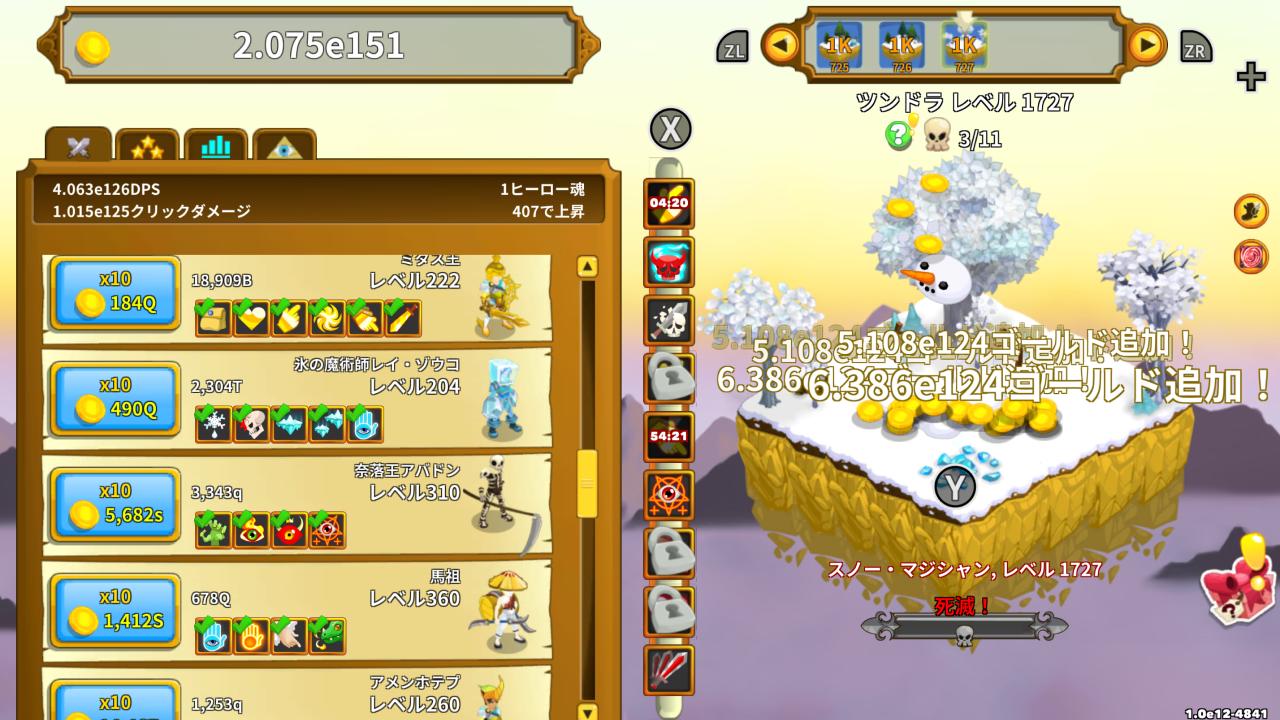The image size is (1280, 720).
Task: Activate the Clickstorm skill with the 04:20 timer
Action: pyautogui.click(x=668, y=200)
